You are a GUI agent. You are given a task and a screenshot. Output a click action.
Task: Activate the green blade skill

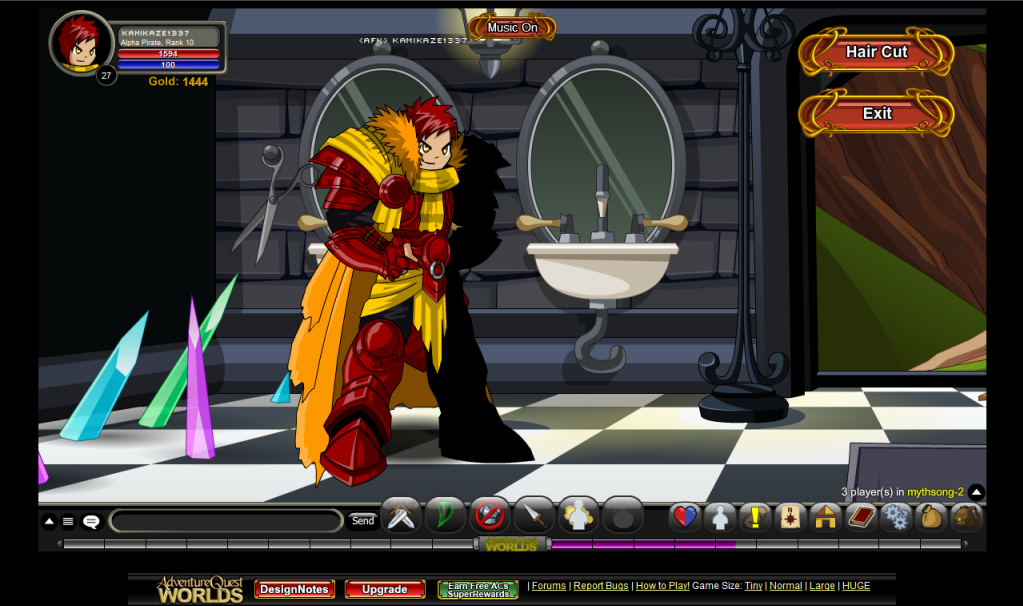point(445,516)
